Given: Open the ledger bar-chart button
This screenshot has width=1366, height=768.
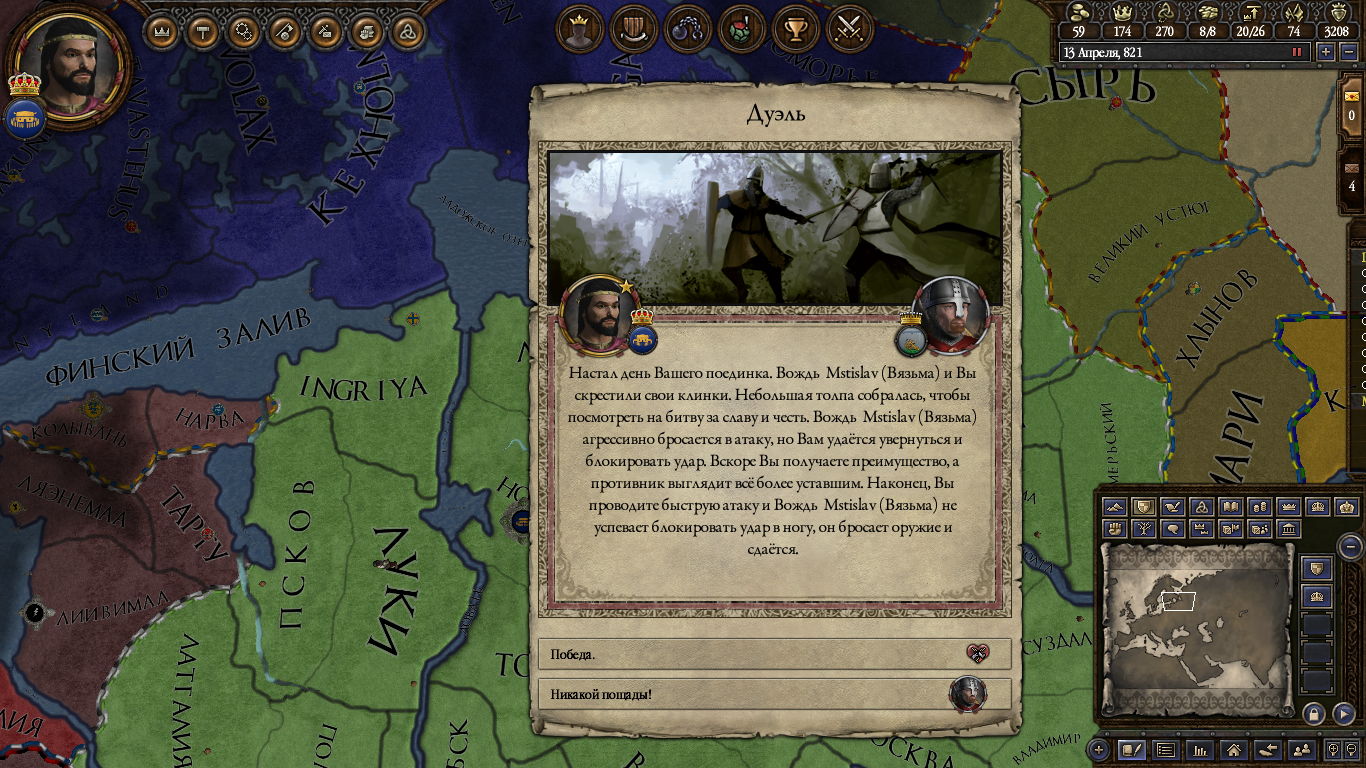Looking at the screenshot, I should [1201, 749].
